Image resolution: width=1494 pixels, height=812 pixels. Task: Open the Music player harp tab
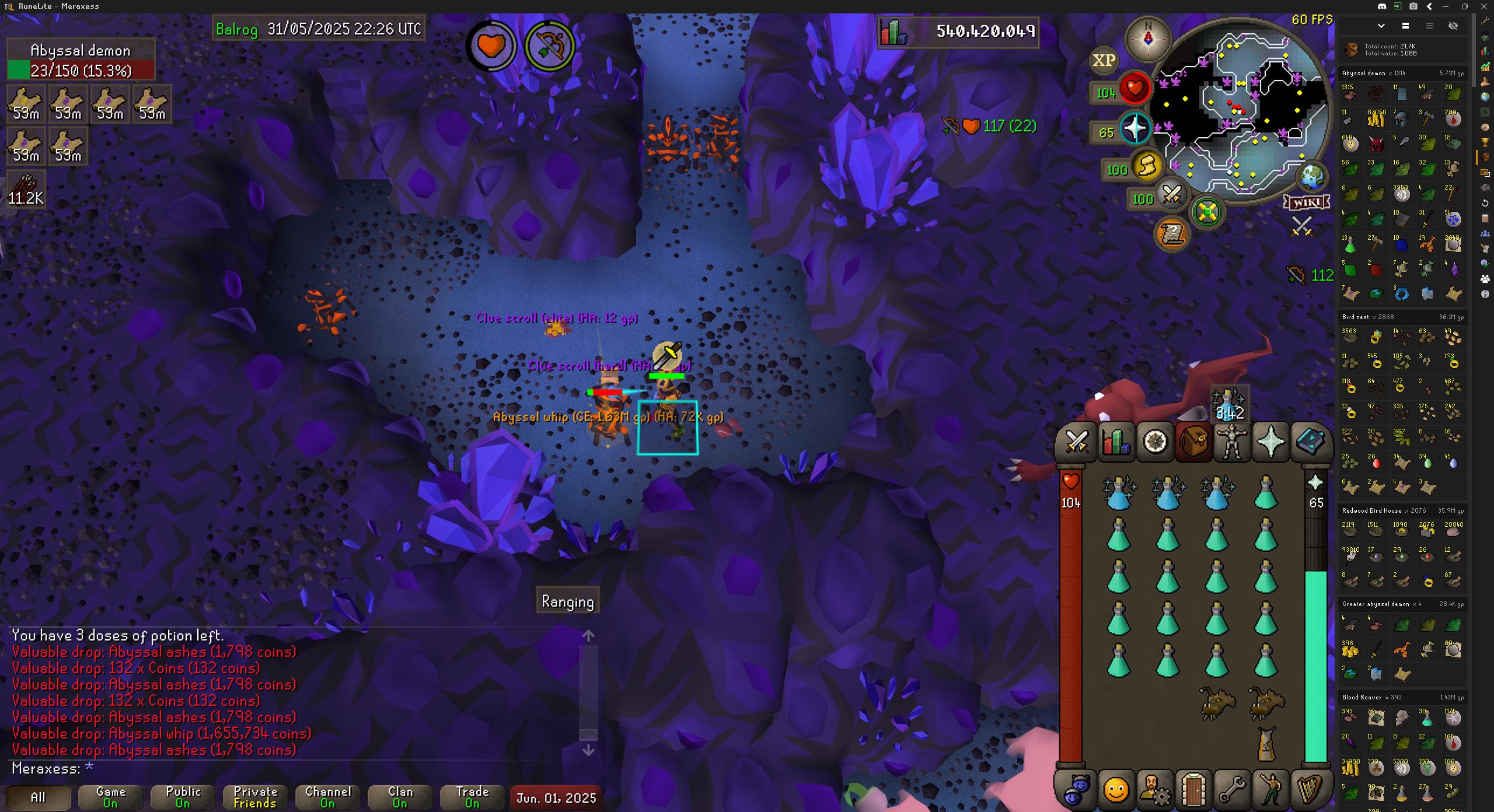[x=1309, y=790]
